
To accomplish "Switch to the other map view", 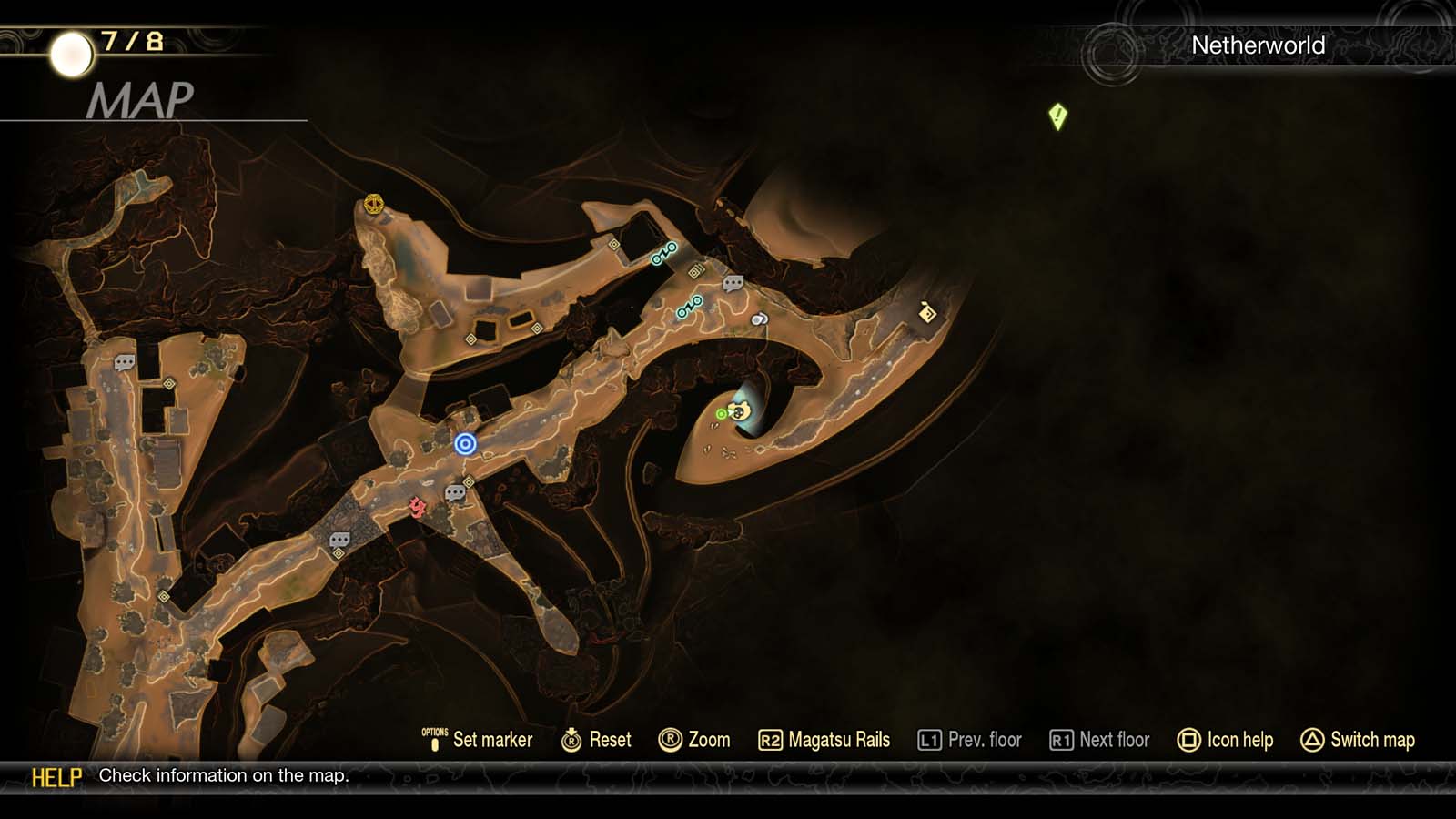I will [1357, 740].
